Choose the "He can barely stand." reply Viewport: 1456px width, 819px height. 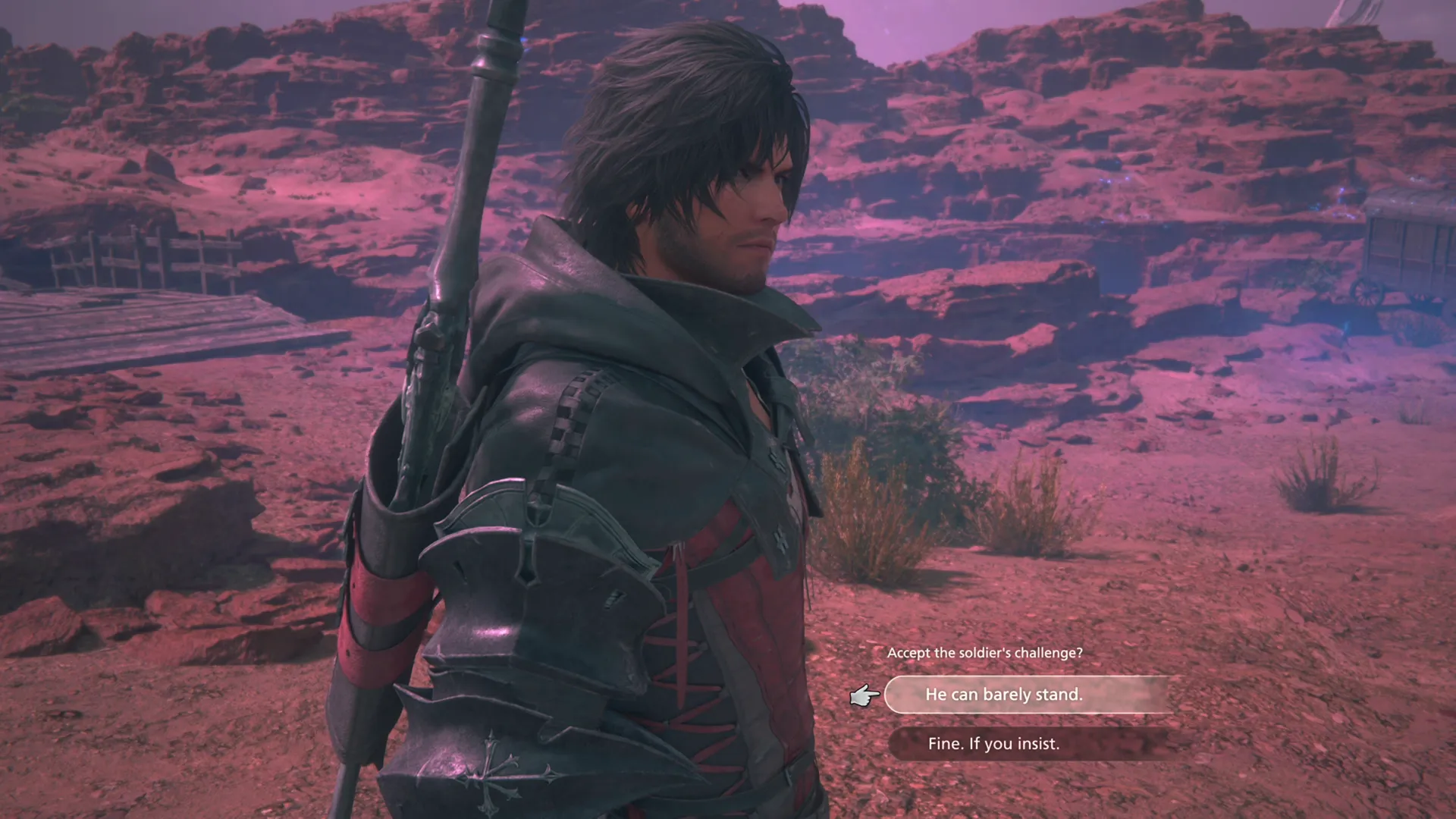[x=1003, y=695]
